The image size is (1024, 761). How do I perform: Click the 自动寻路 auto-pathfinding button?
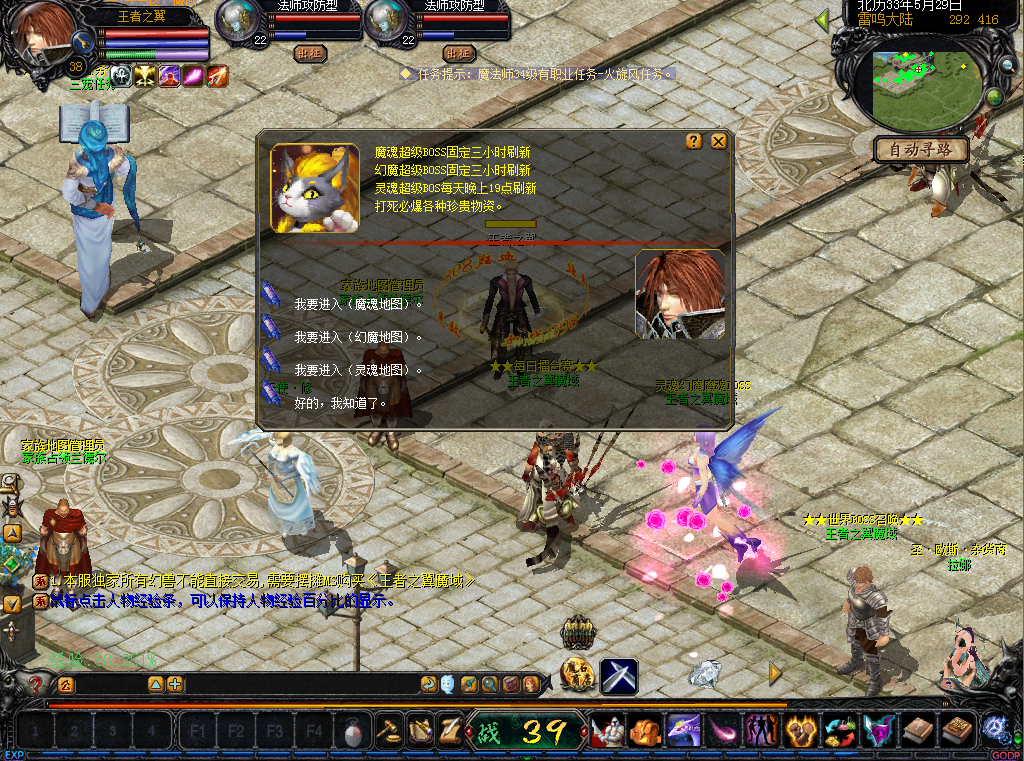[921, 150]
